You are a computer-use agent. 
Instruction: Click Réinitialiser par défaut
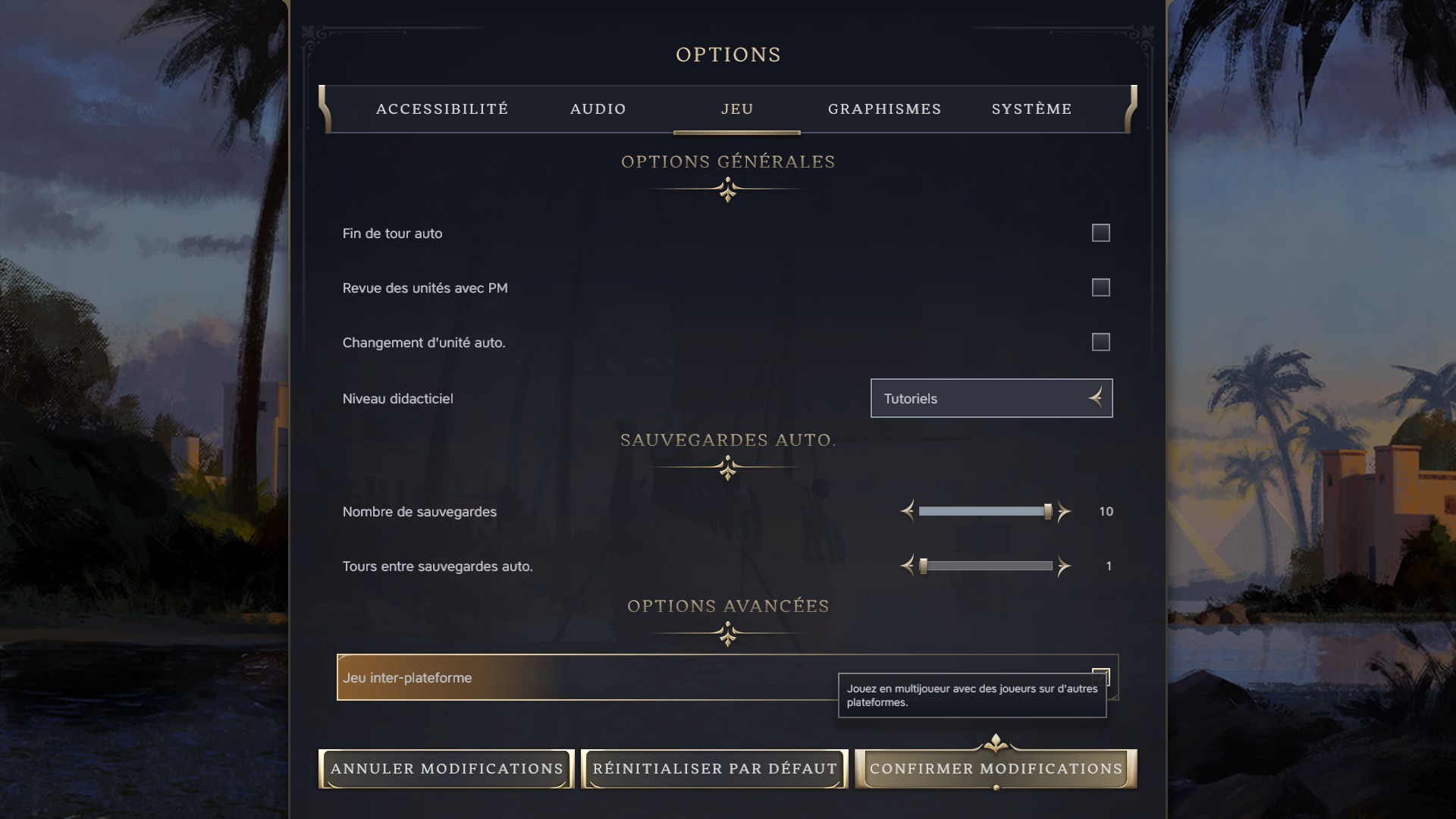pyautogui.click(x=714, y=768)
